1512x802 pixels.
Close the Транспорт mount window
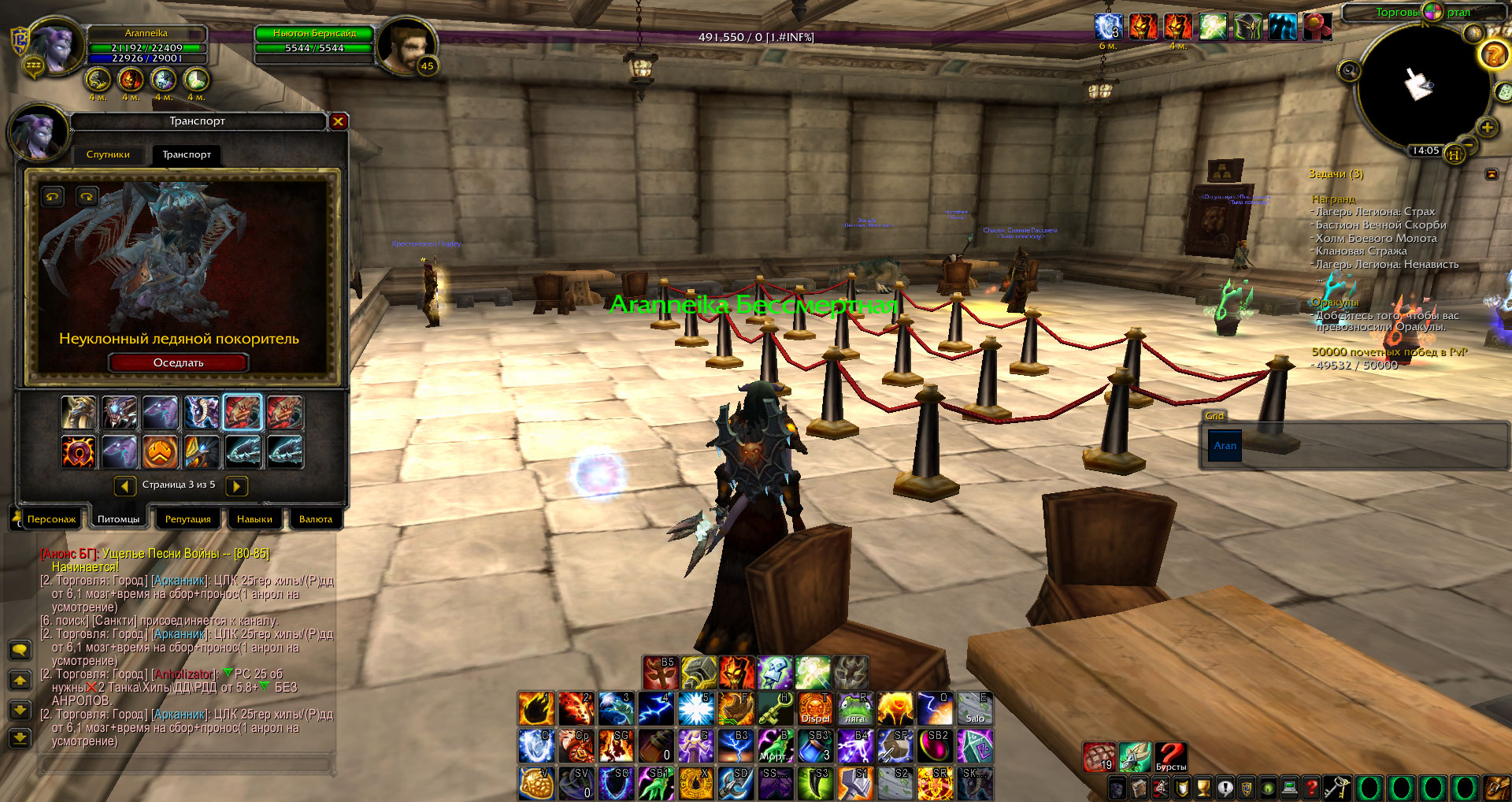[338, 121]
